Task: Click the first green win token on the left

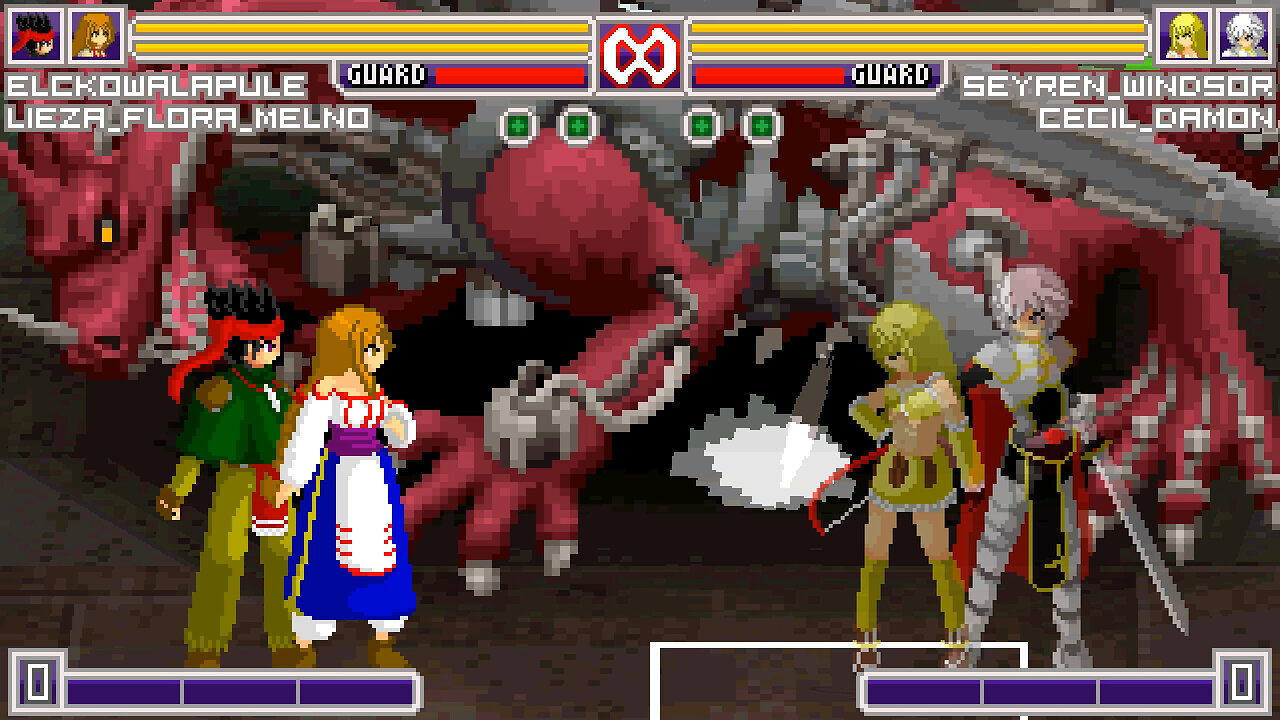Action: point(516,125)
